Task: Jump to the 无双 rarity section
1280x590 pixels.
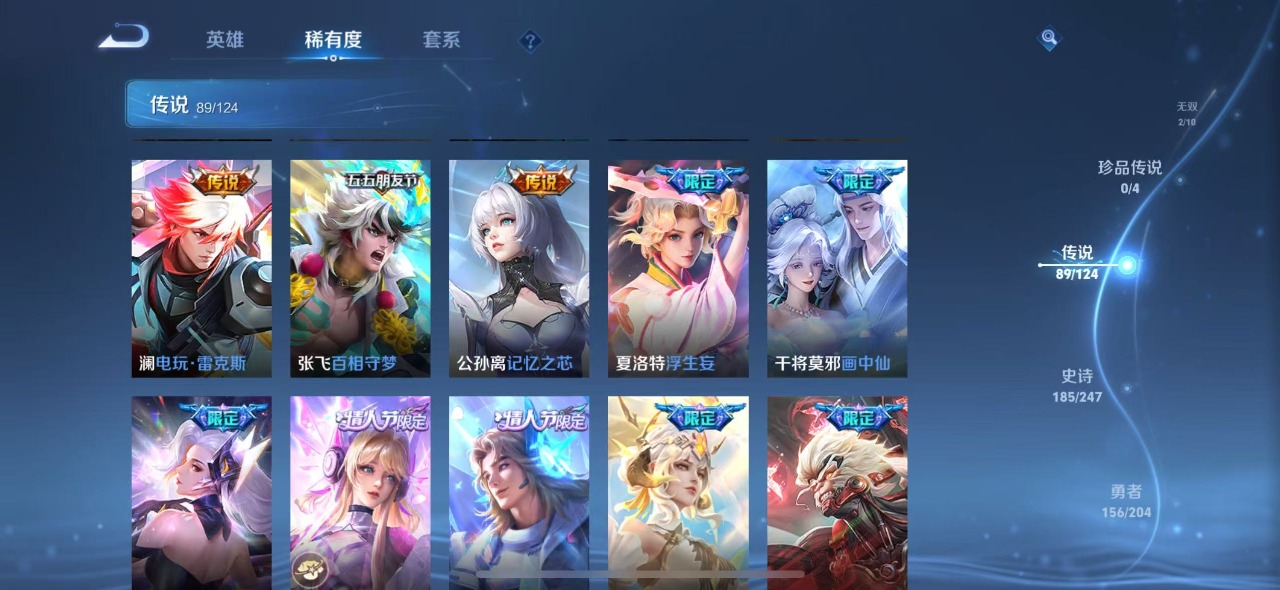Action: coord(1186,113)
